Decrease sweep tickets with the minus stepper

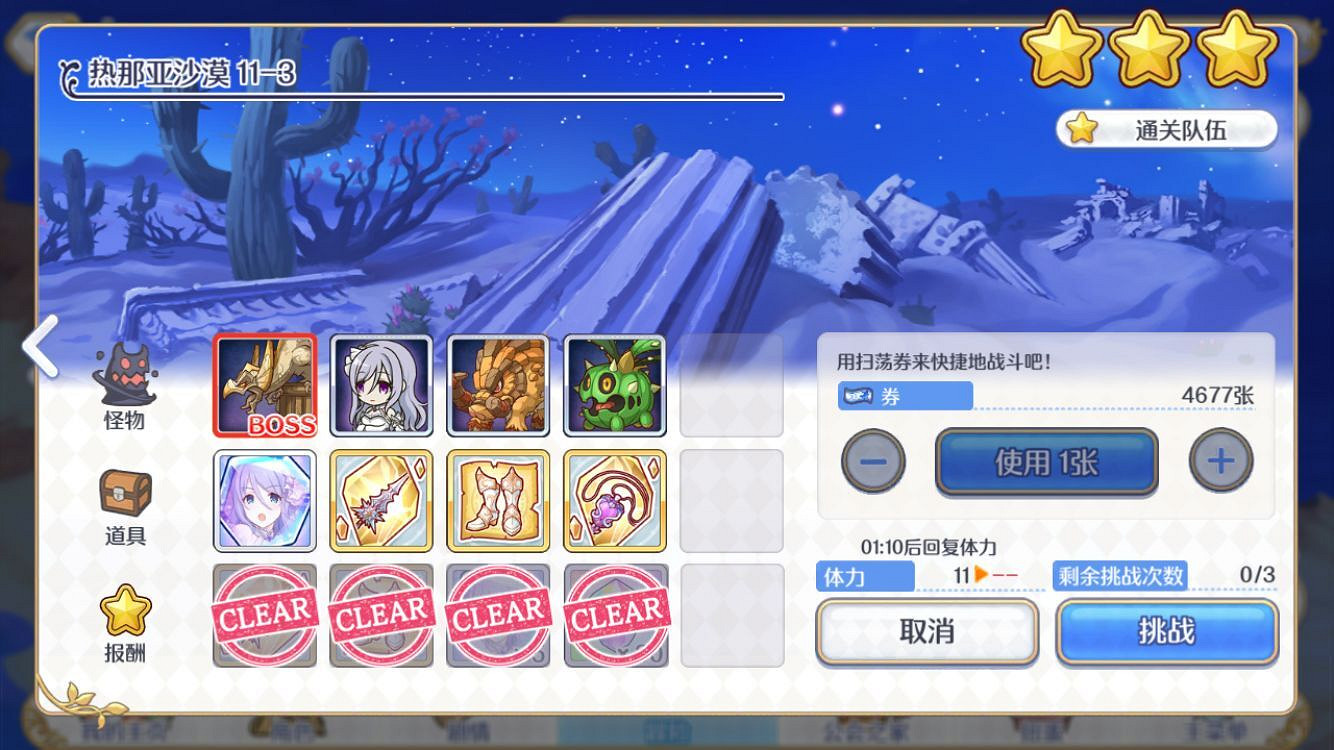tap(872, 461)
